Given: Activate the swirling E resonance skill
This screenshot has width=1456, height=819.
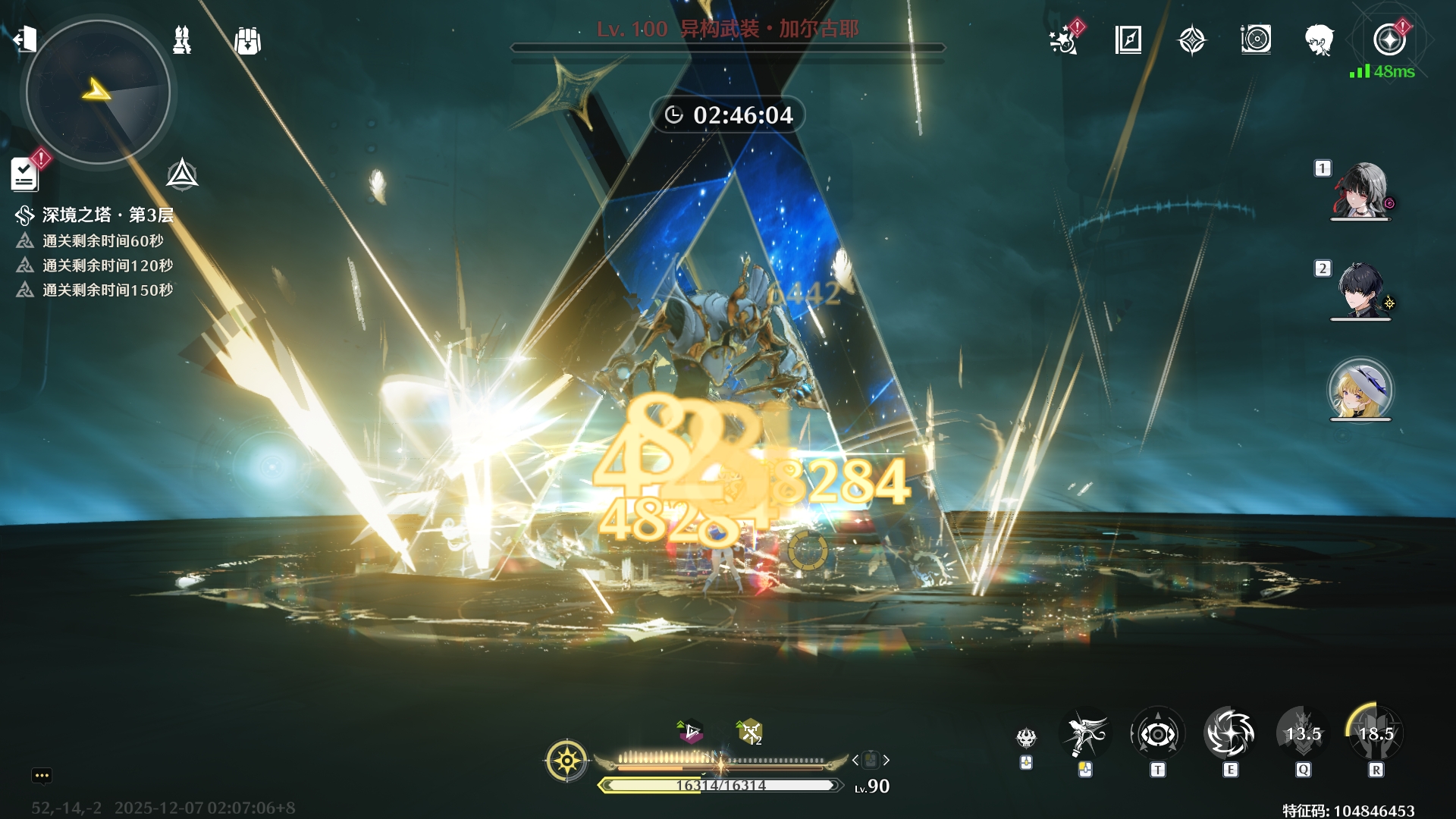Looking at the screenshot, I should pyautogui.click(x=1230, y=734).
